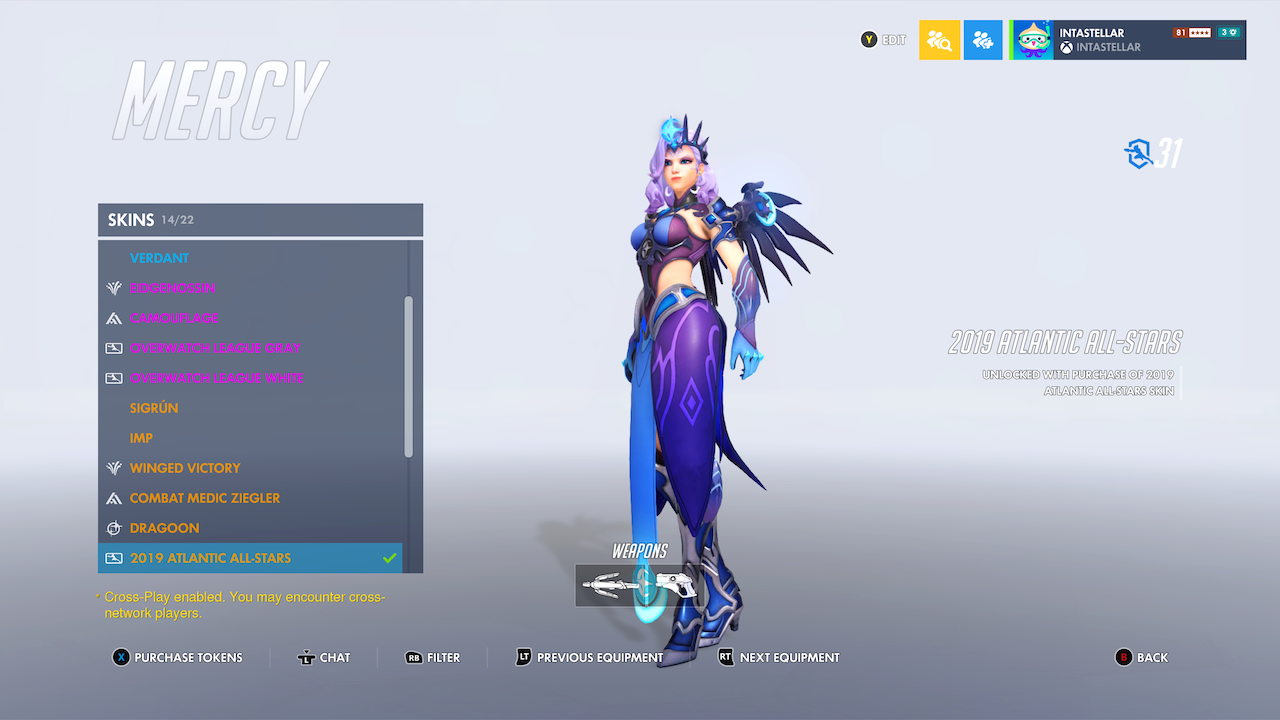This screenshot has height=720, width=1280.
Task: Click the Filter option
Action: [x=434, y=657]
